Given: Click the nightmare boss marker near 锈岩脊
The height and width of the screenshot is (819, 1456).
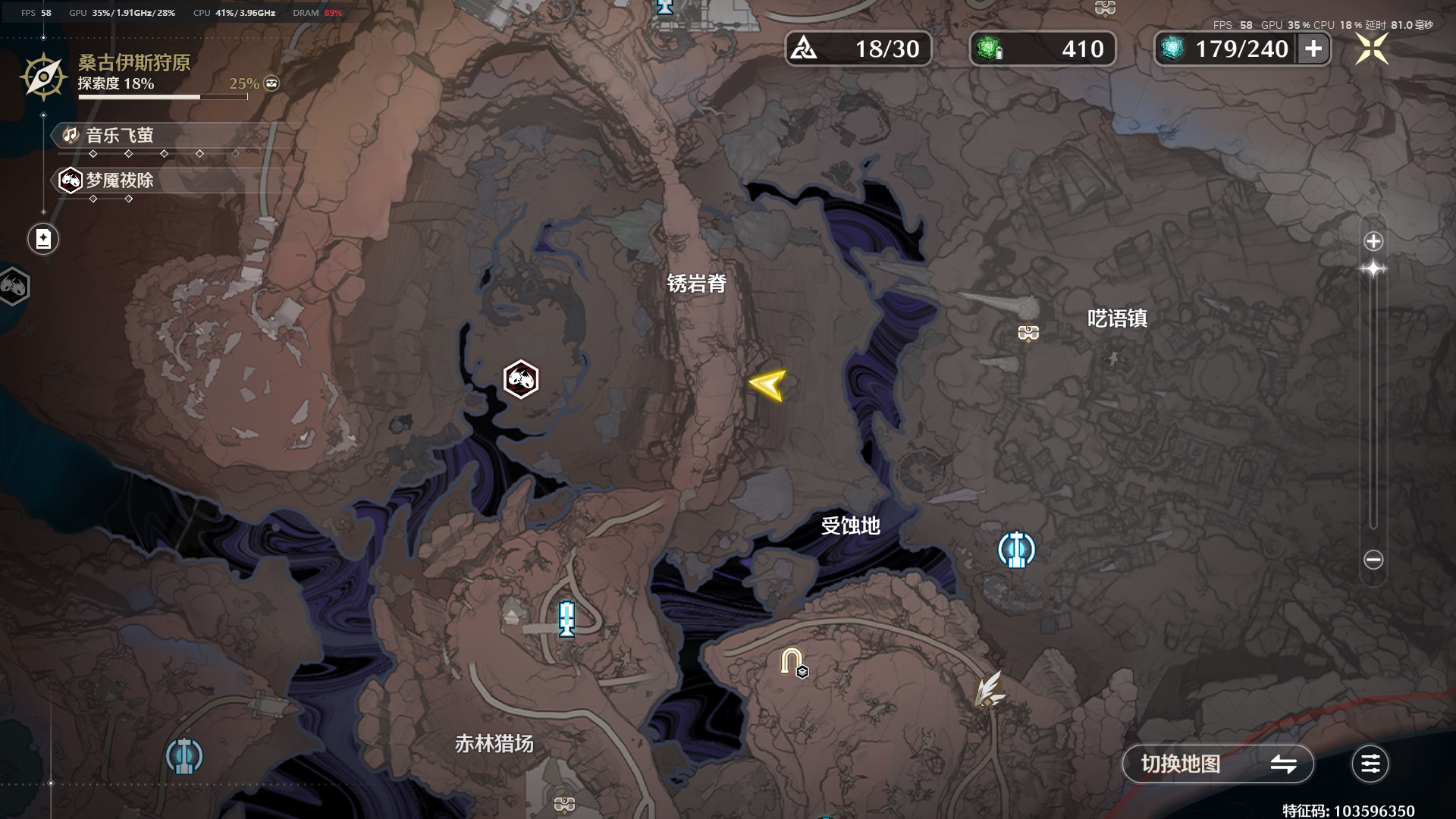Looking at the screenshot, I should [520, 379].
